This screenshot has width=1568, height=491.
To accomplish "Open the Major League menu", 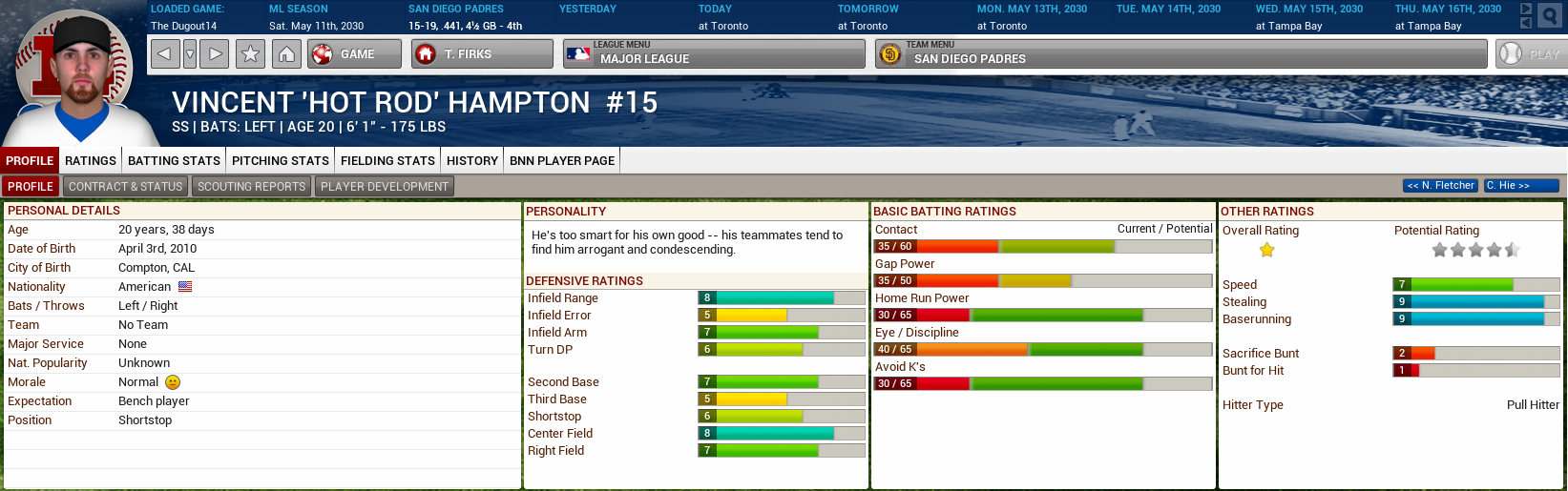I will tap(713, 54).
